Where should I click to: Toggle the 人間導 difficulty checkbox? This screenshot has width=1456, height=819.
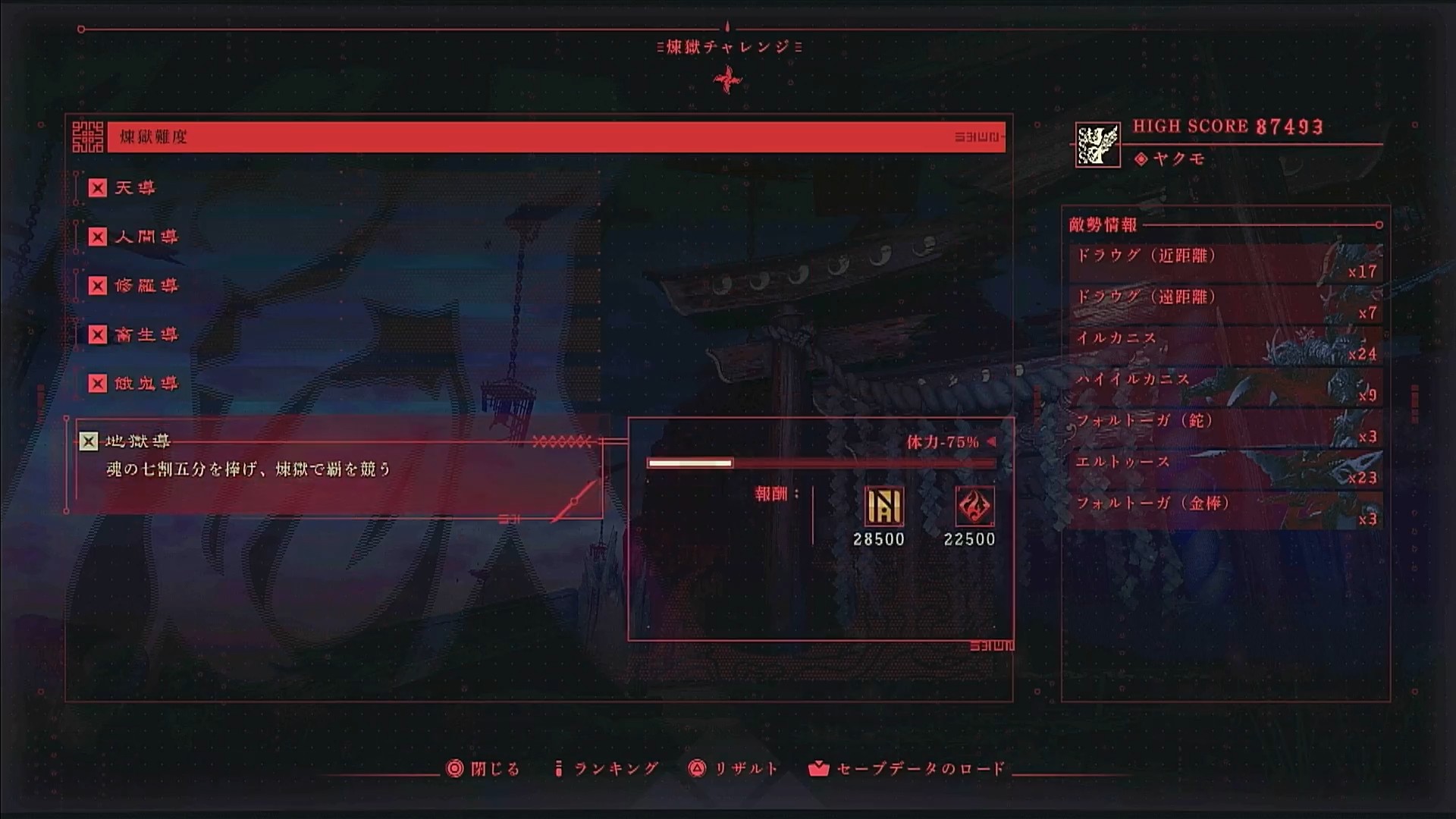(x=98, y=237)
